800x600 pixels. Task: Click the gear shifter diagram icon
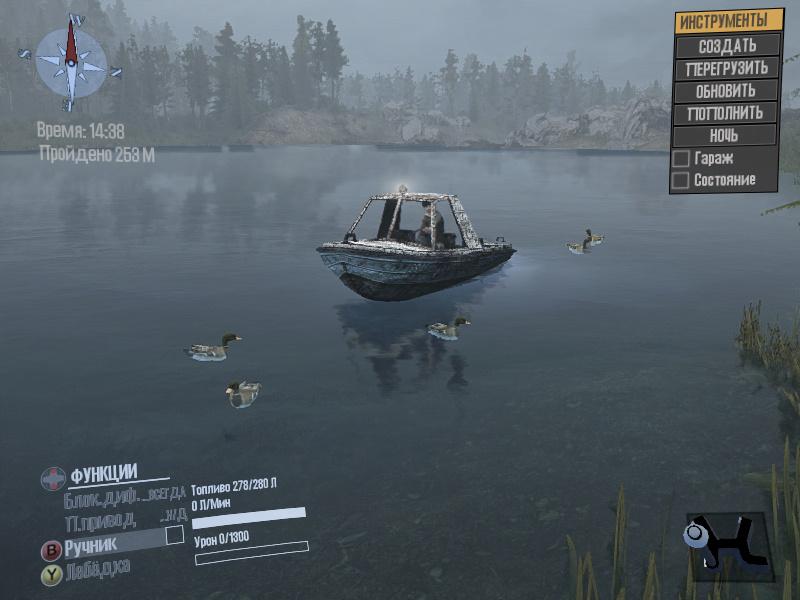727,545
